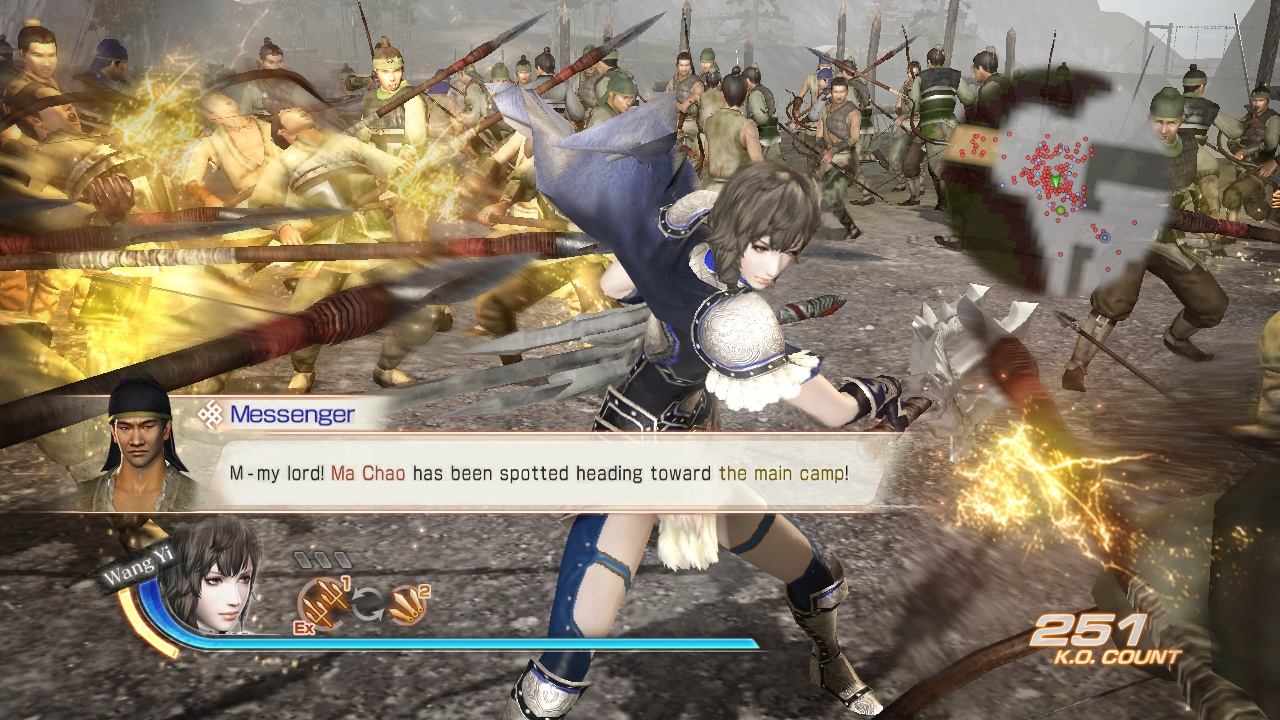Click the secondary weapon icon labeled 2
The image size is (1280, 720).
[x=408, y=605]
